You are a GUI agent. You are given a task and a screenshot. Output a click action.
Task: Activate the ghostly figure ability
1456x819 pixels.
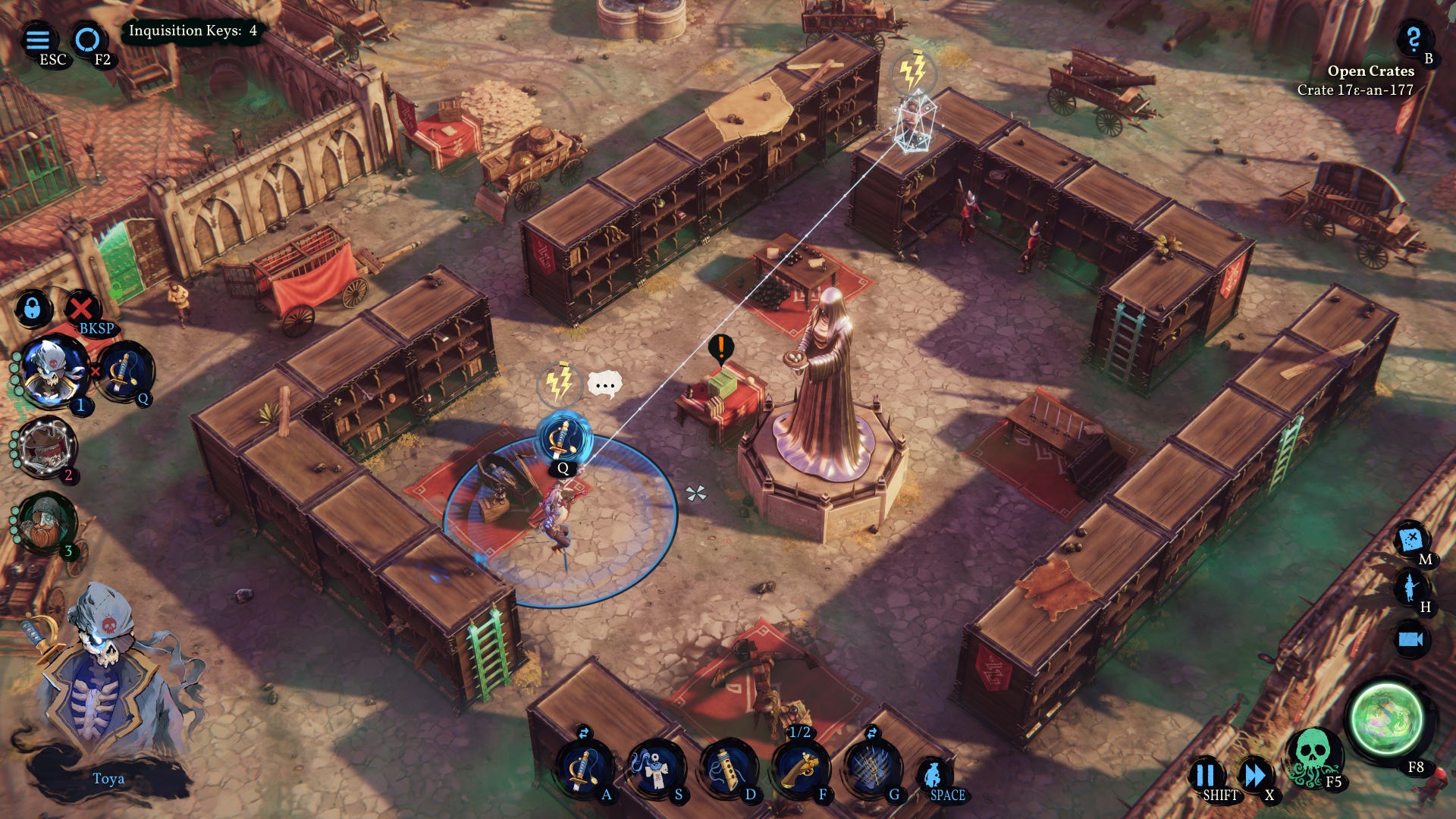pos(654,767)
